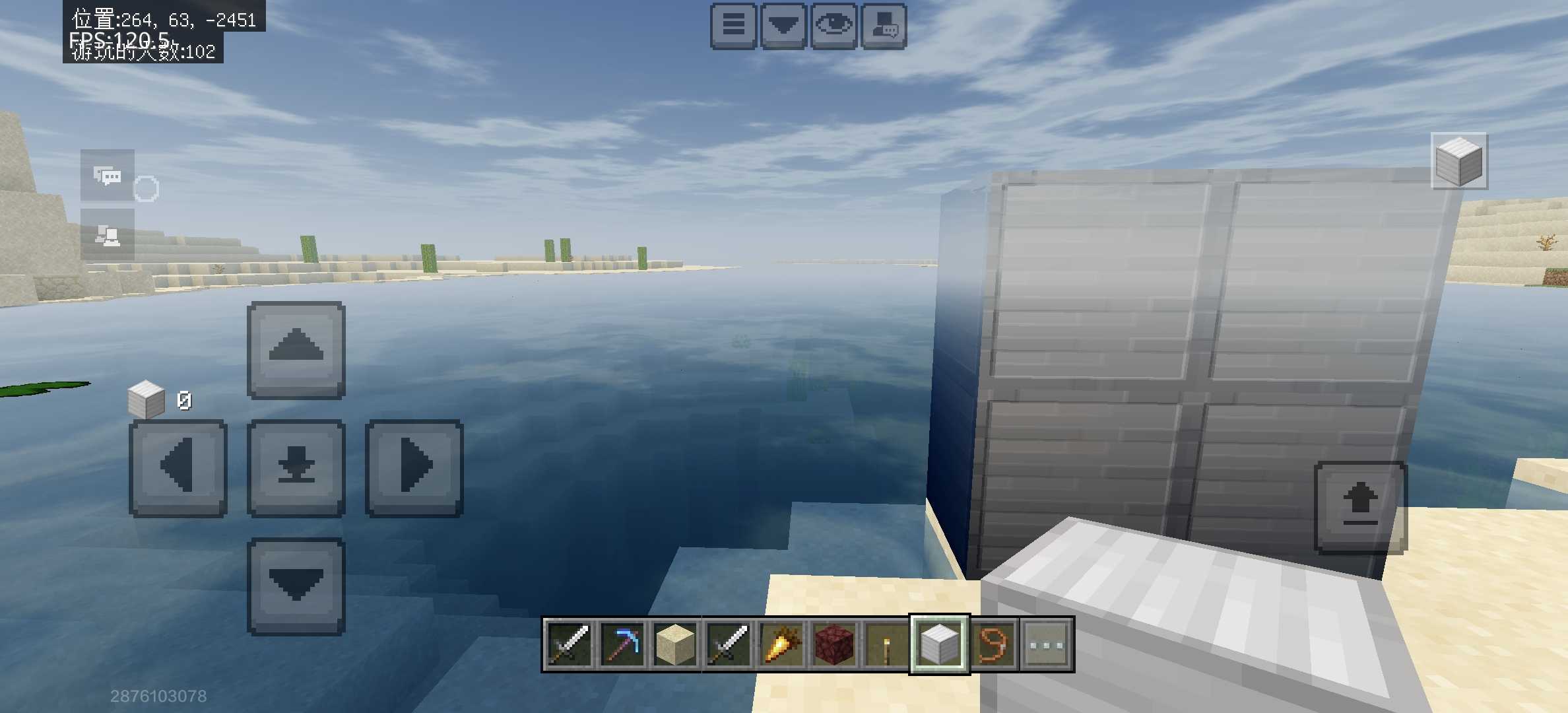The height and width of the screenshot is (713, 1568).
Task: Open the character chat-bubble button at top
Action: tap(884, 26)
